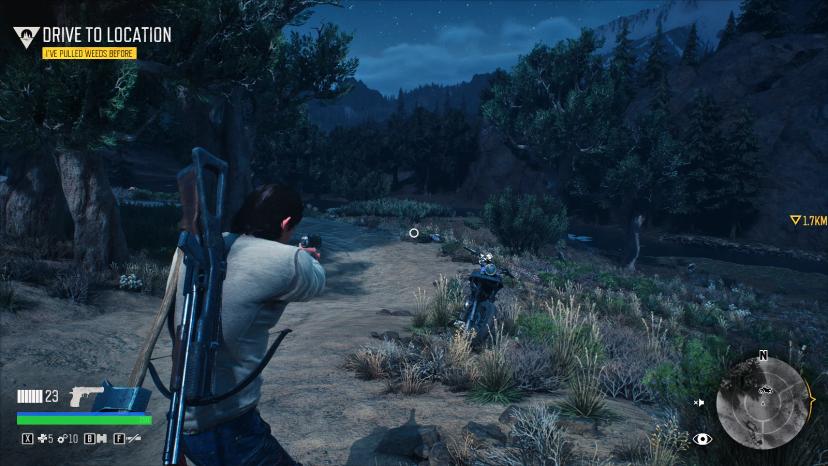Click the muted speaker noise icon

700,402
